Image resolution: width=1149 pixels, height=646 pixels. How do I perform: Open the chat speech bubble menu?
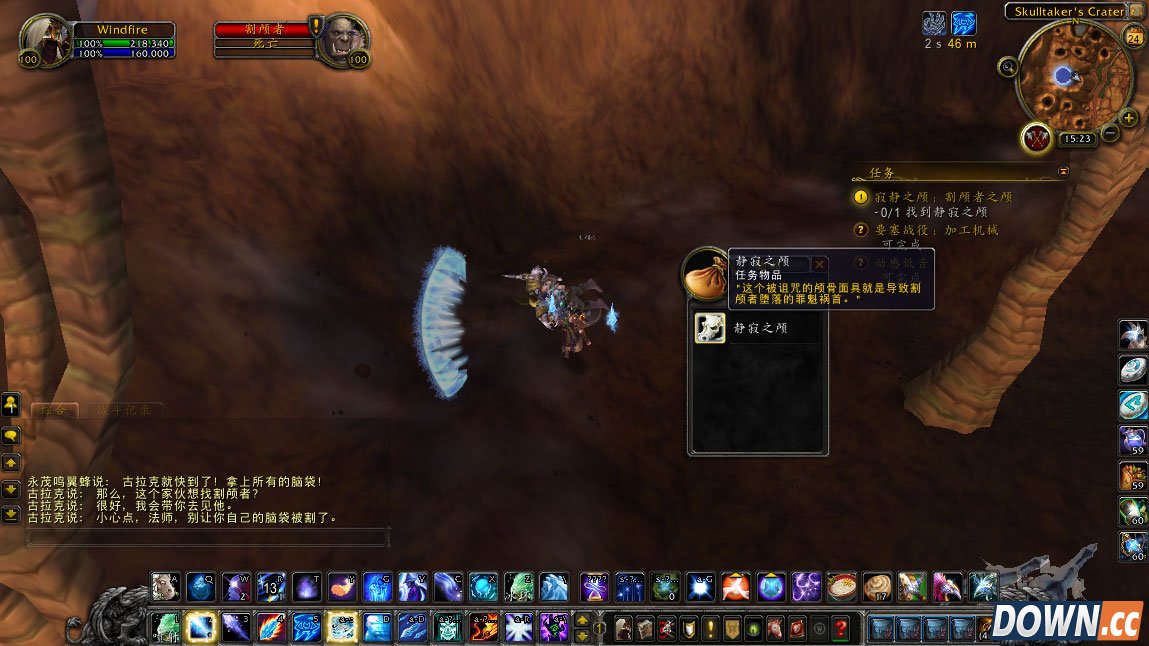(x=12, y=436)
